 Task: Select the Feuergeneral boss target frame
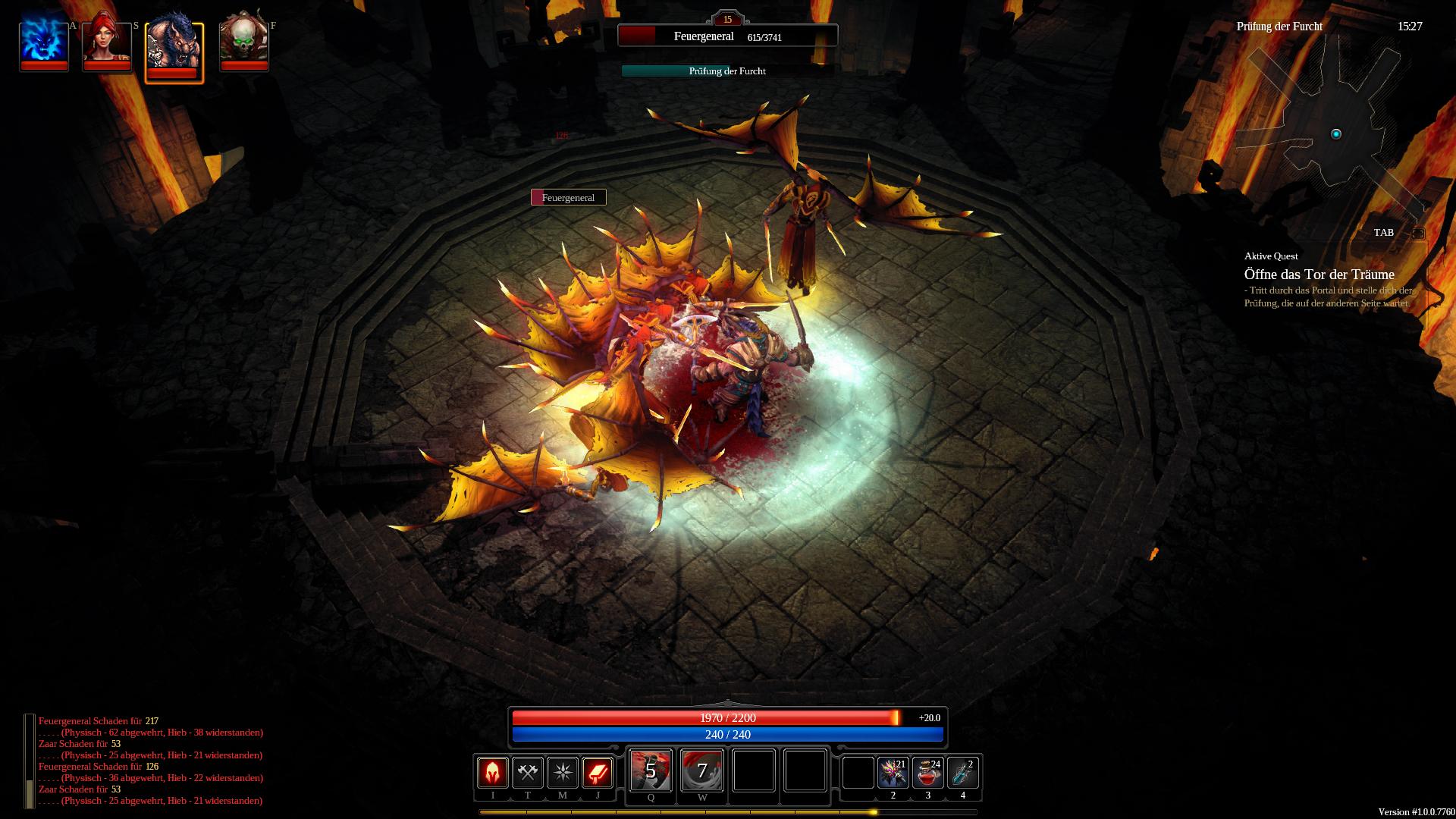pos(727,36)
